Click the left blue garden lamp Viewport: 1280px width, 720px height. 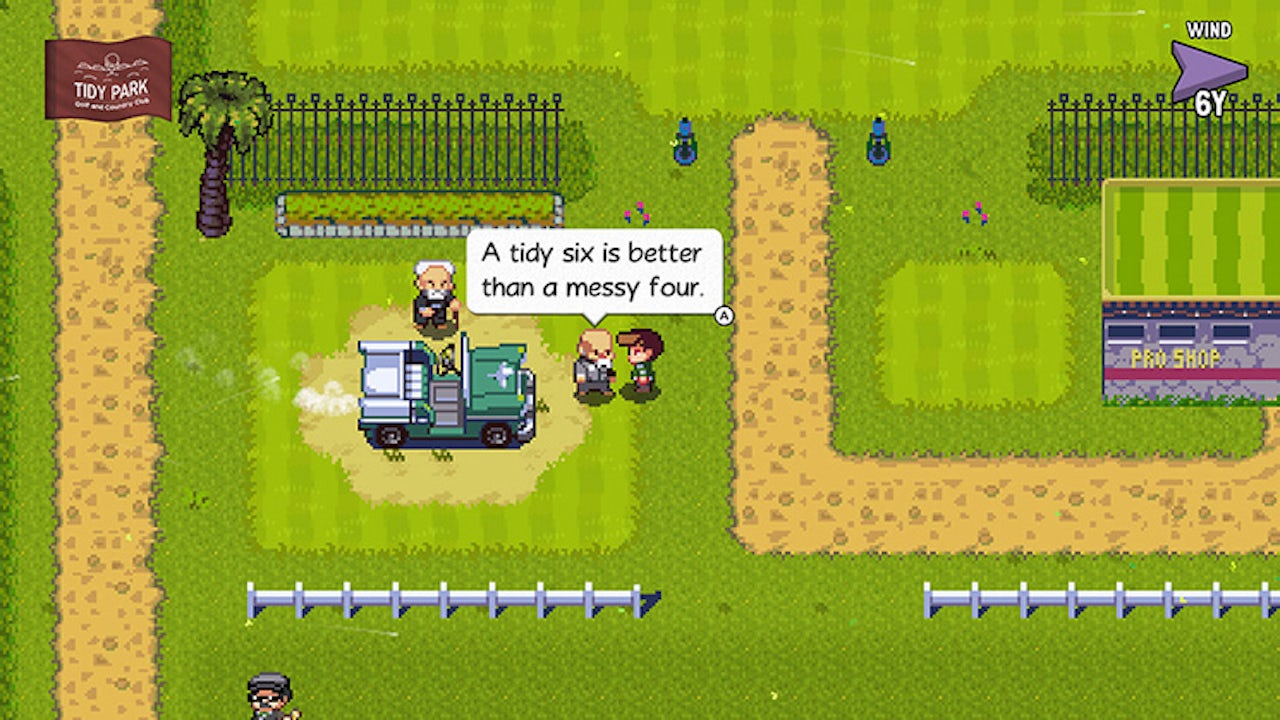click(684, 143)
